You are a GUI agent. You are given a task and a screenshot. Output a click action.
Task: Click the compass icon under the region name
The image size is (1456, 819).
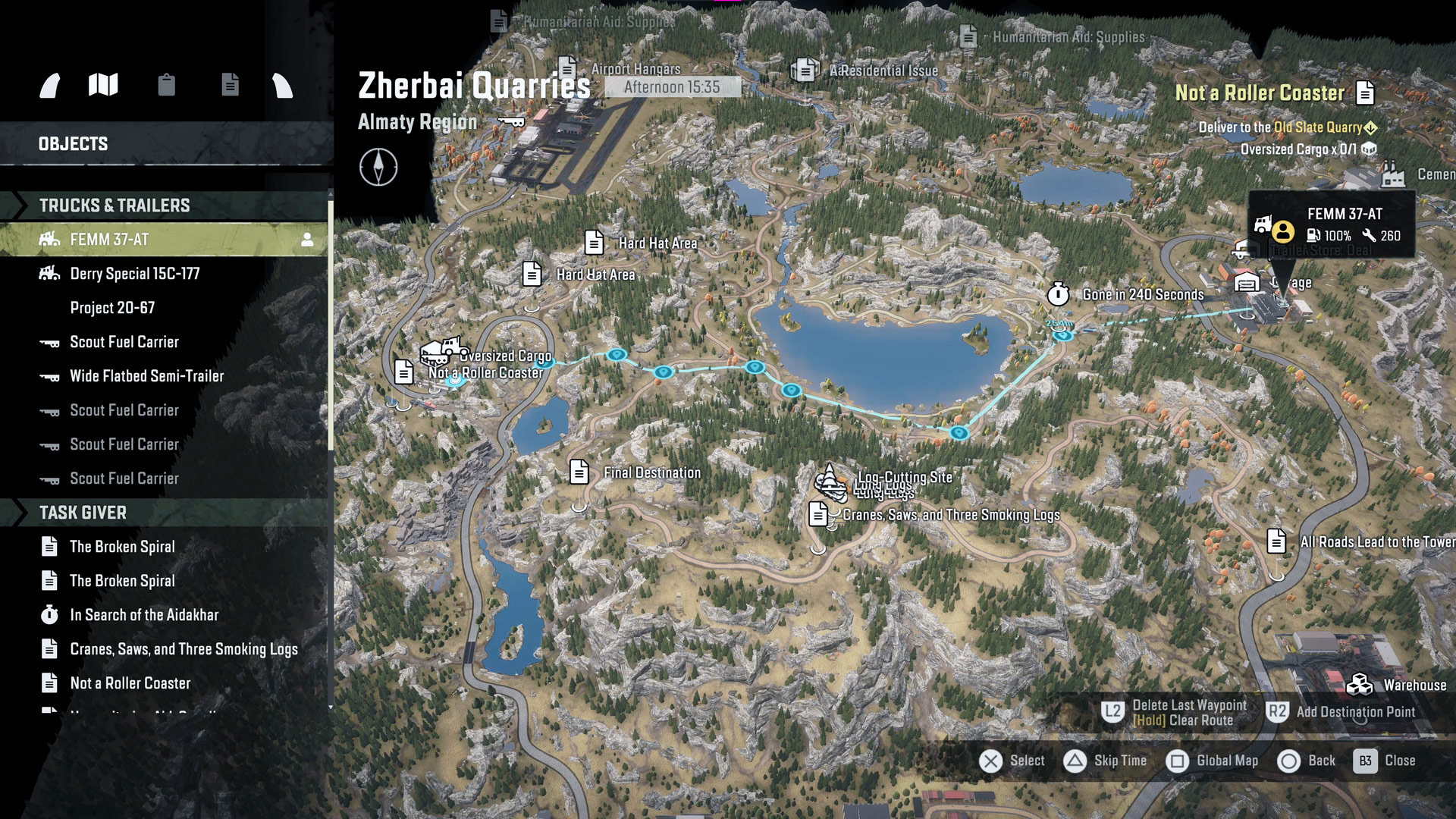coord(378,168)
